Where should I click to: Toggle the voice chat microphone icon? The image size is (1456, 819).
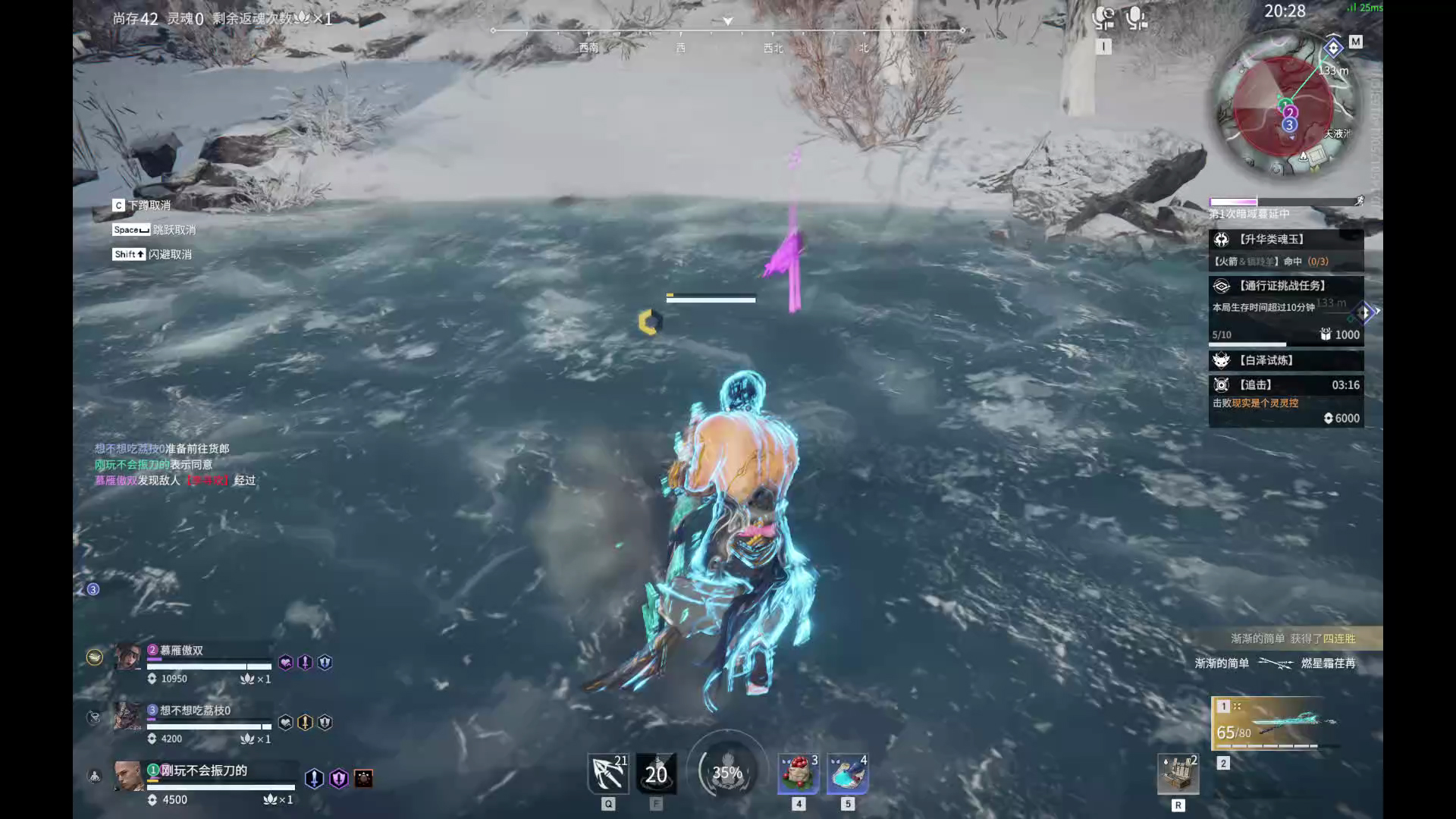pyautogui.click(x=1134, y=17)
